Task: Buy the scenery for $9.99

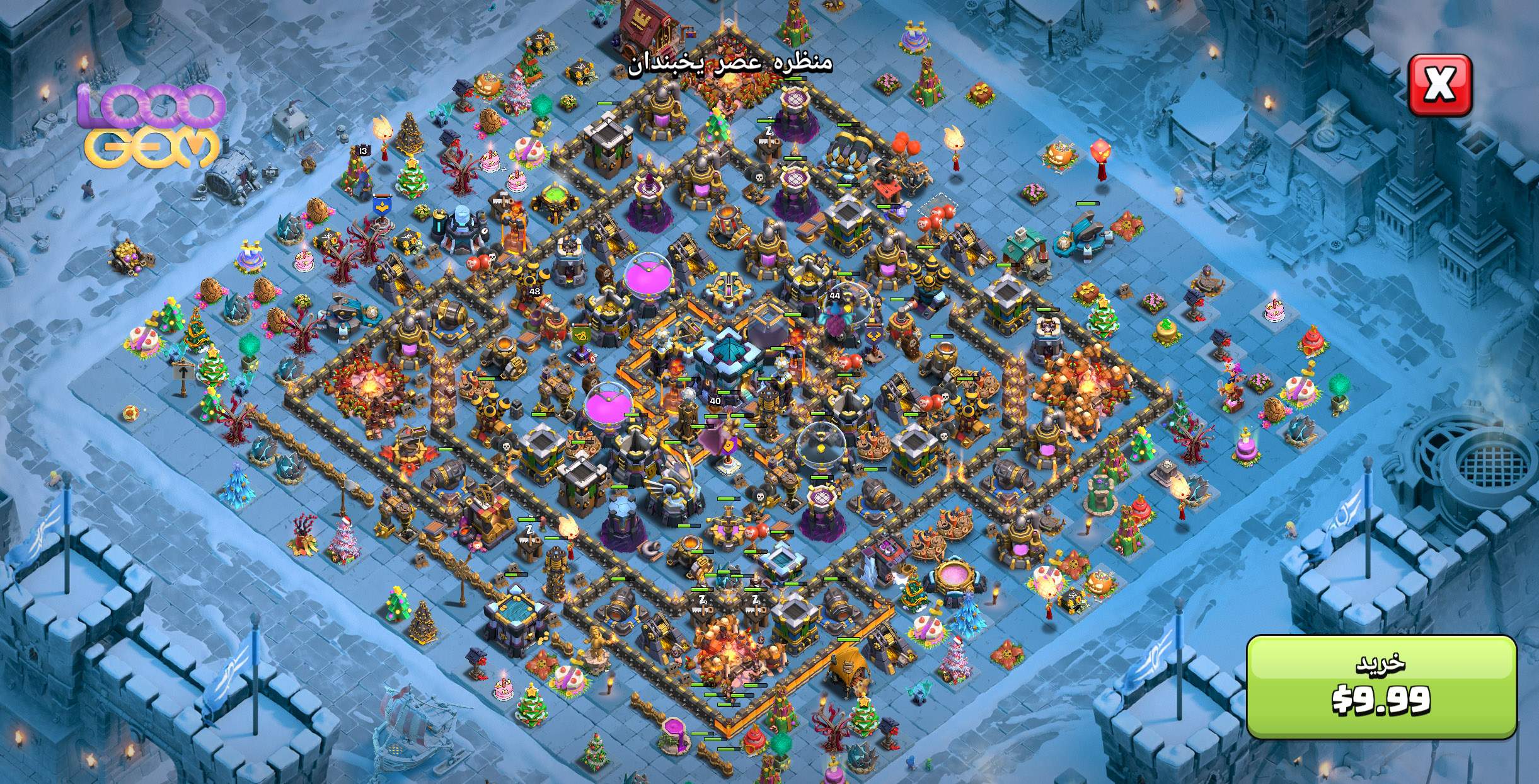Action: (x=1381, y=686)
